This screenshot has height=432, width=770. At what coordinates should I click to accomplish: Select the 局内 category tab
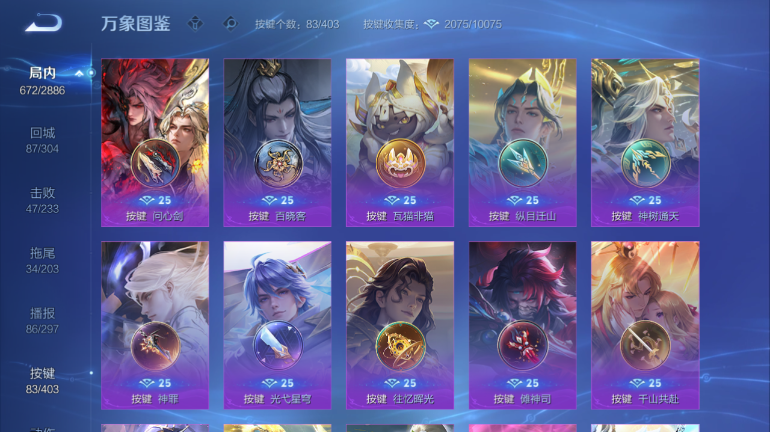[x=42, y=80]
